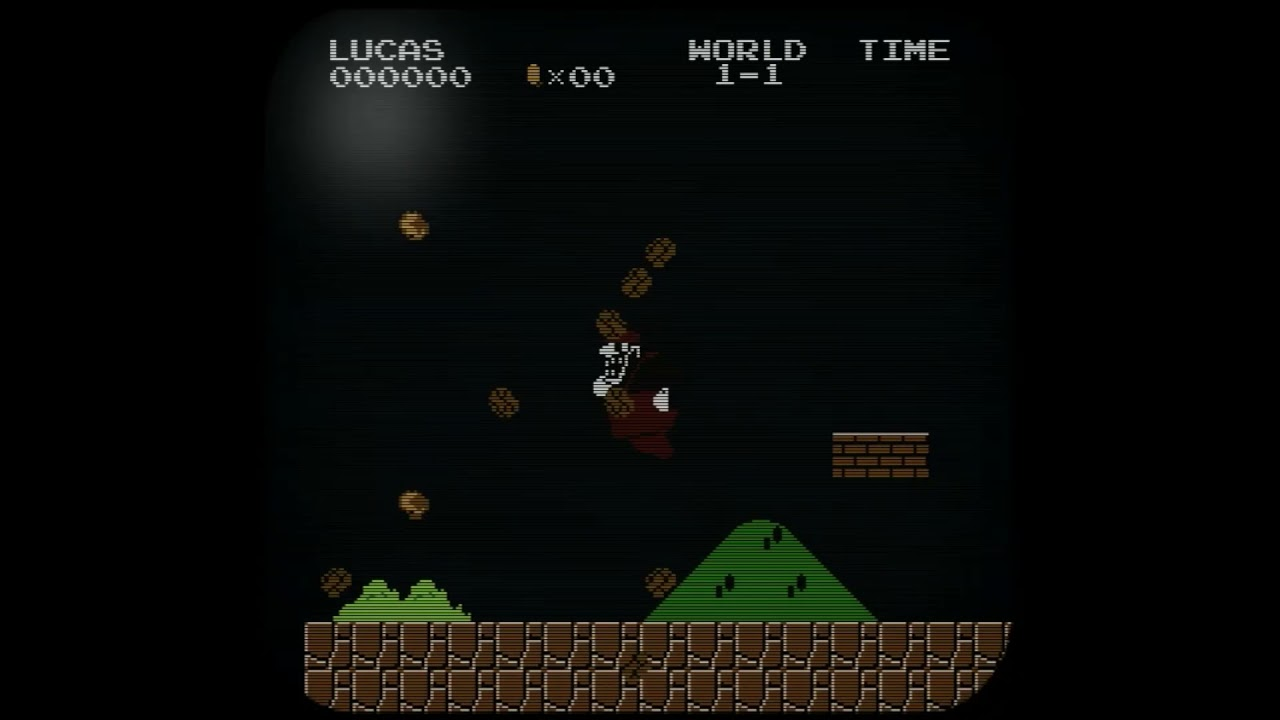Image resolution: width=1280 pixels, height=720 pixels.
Task: Click the WORLD 1-1 indicator
Action: pos(747,62)
